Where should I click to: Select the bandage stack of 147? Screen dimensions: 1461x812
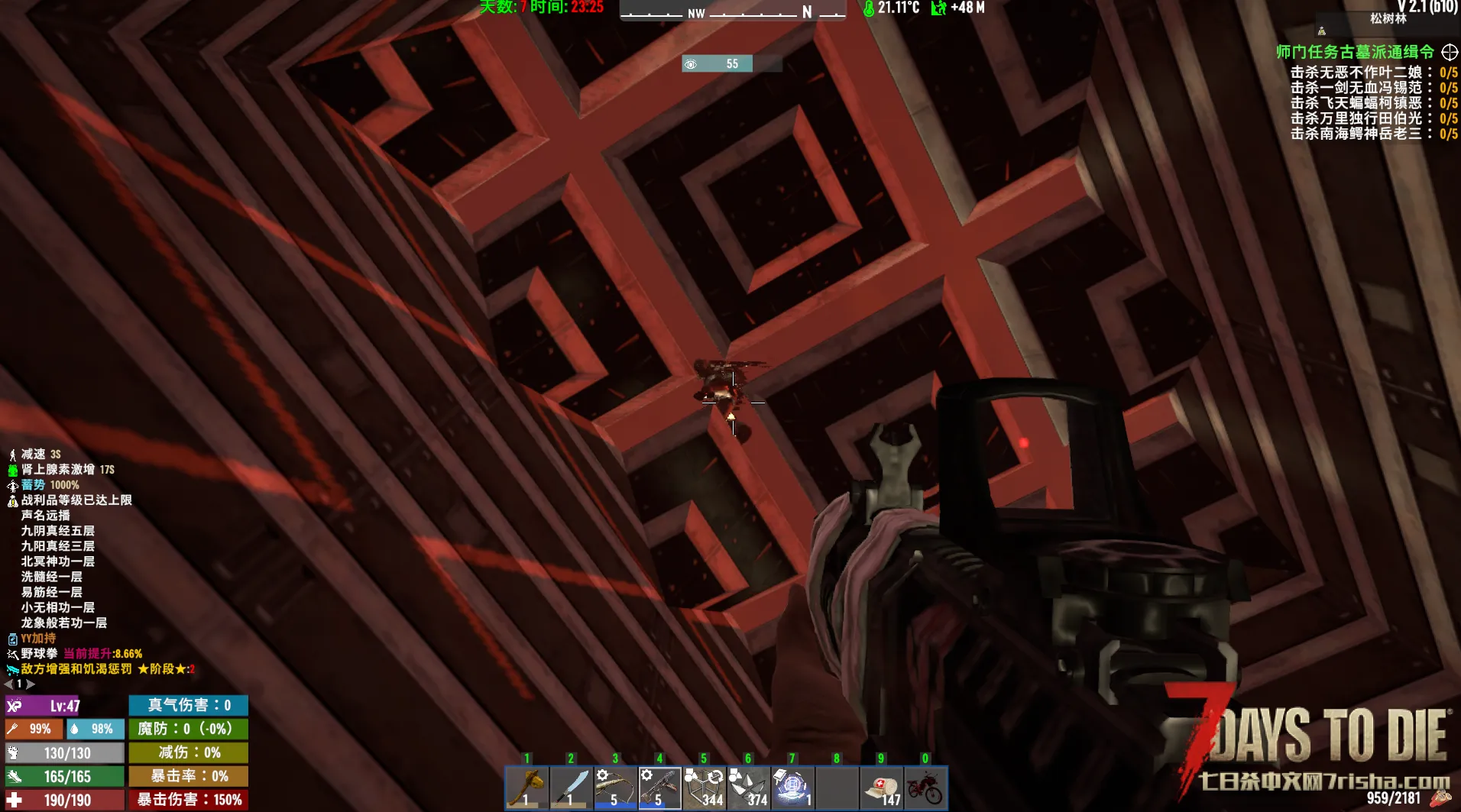pos(881,788)
